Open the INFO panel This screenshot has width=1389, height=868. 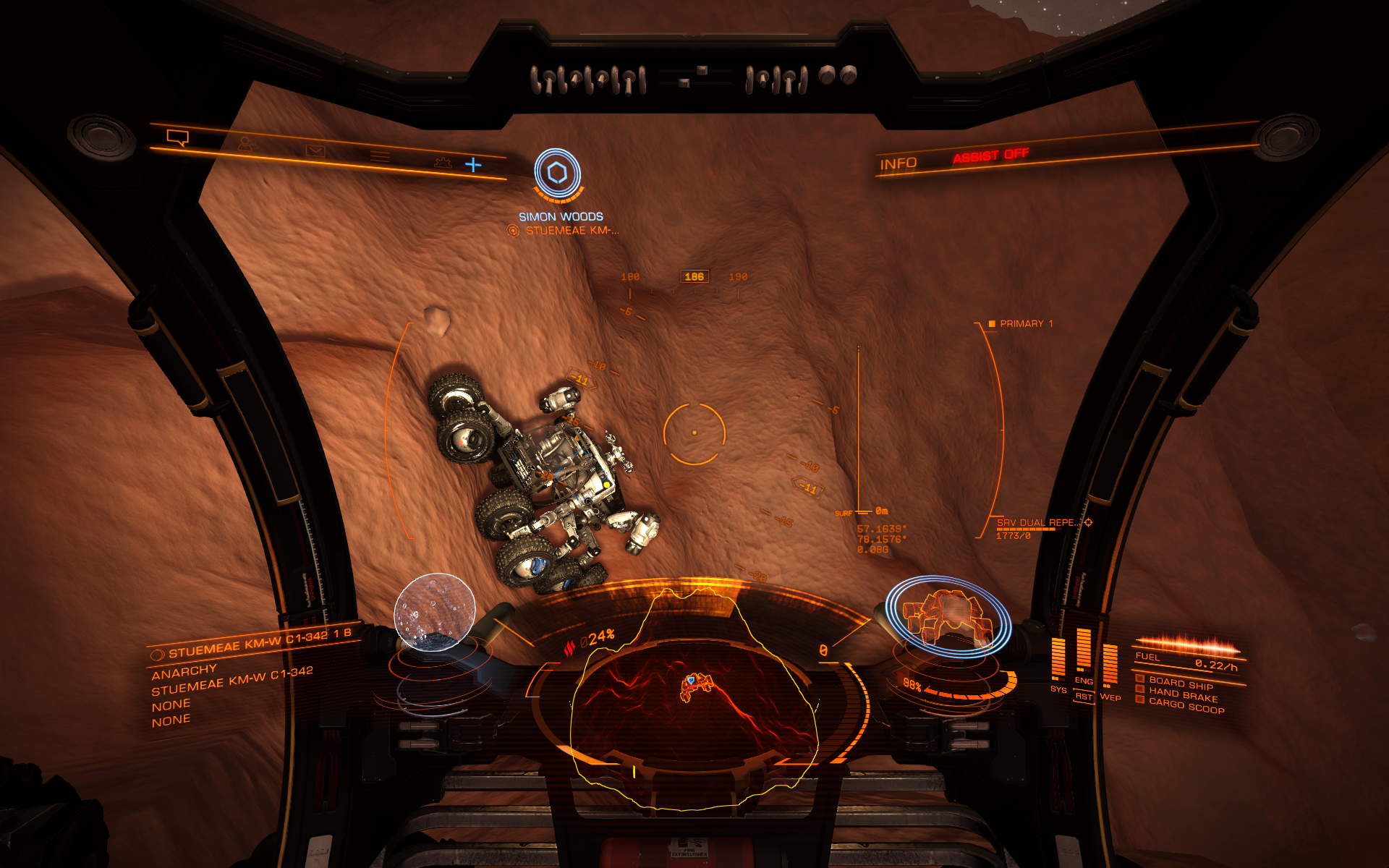tap(898, 164)
